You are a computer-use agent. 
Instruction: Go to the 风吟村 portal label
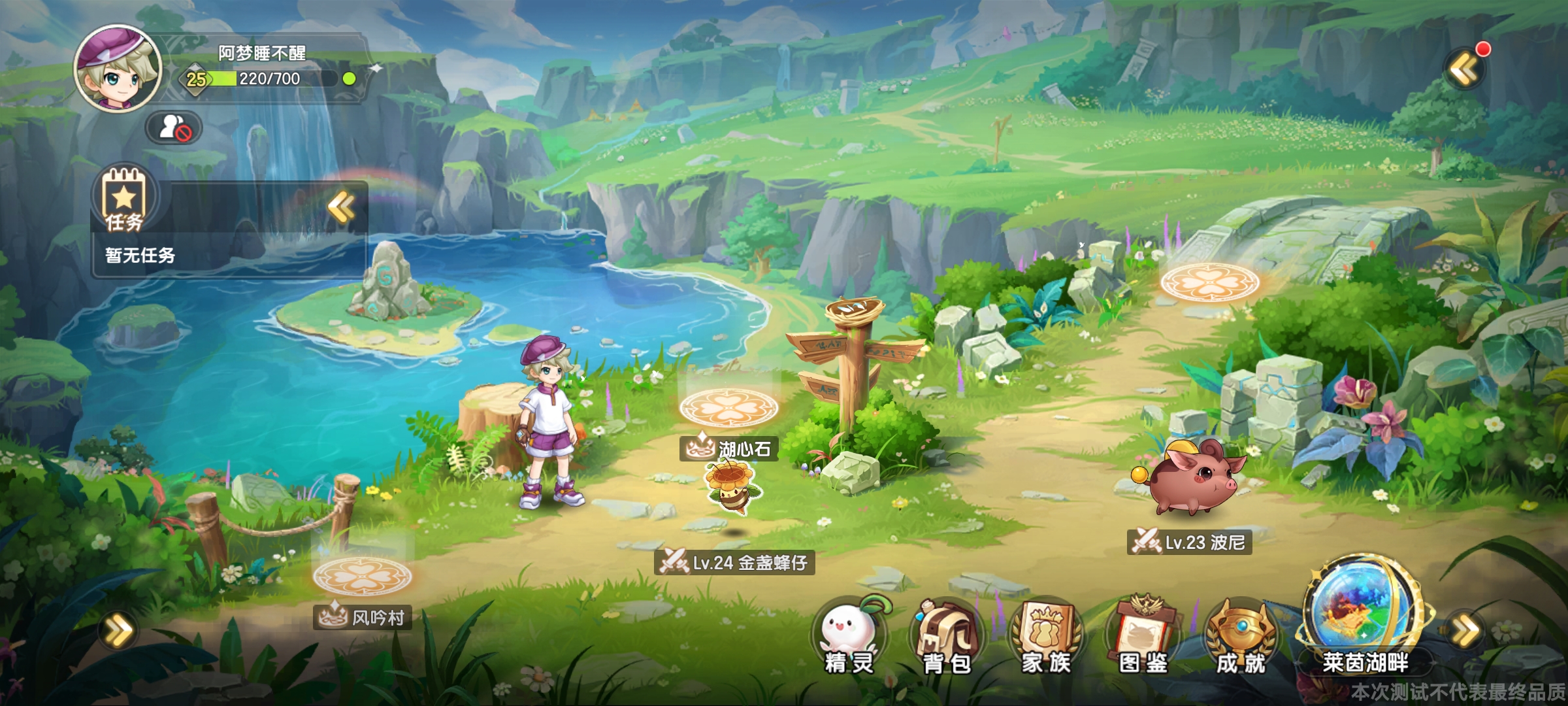point(363,617)
